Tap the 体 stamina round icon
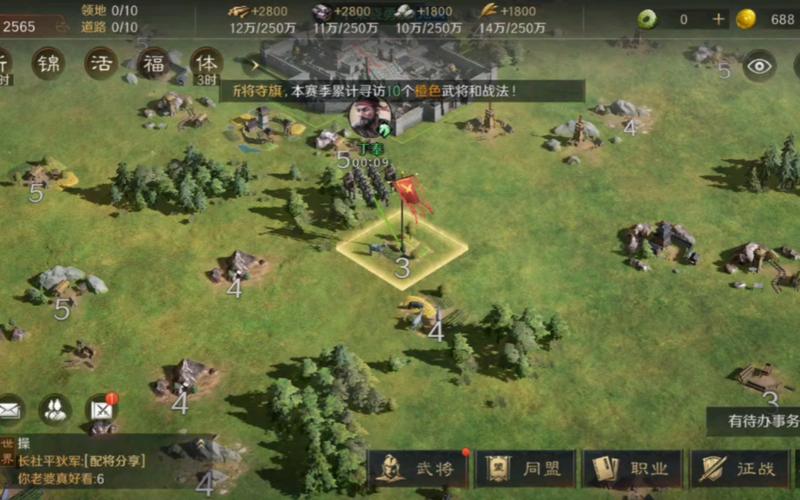 tap(207, 63)
